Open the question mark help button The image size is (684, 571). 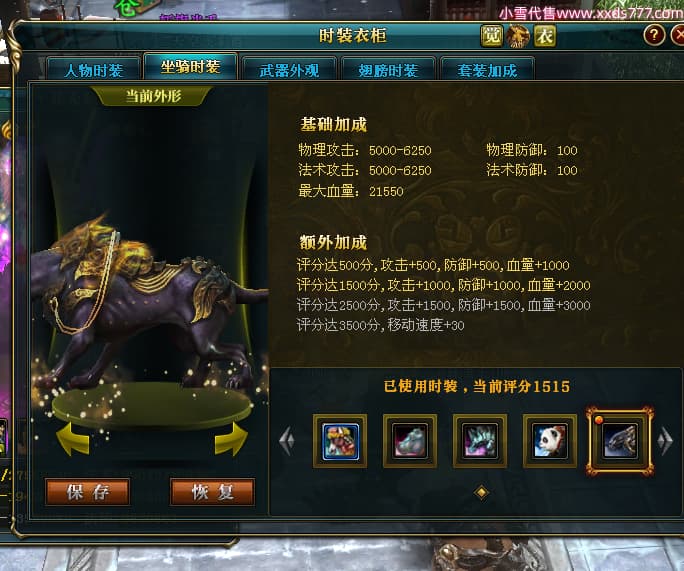click(654, 35)
